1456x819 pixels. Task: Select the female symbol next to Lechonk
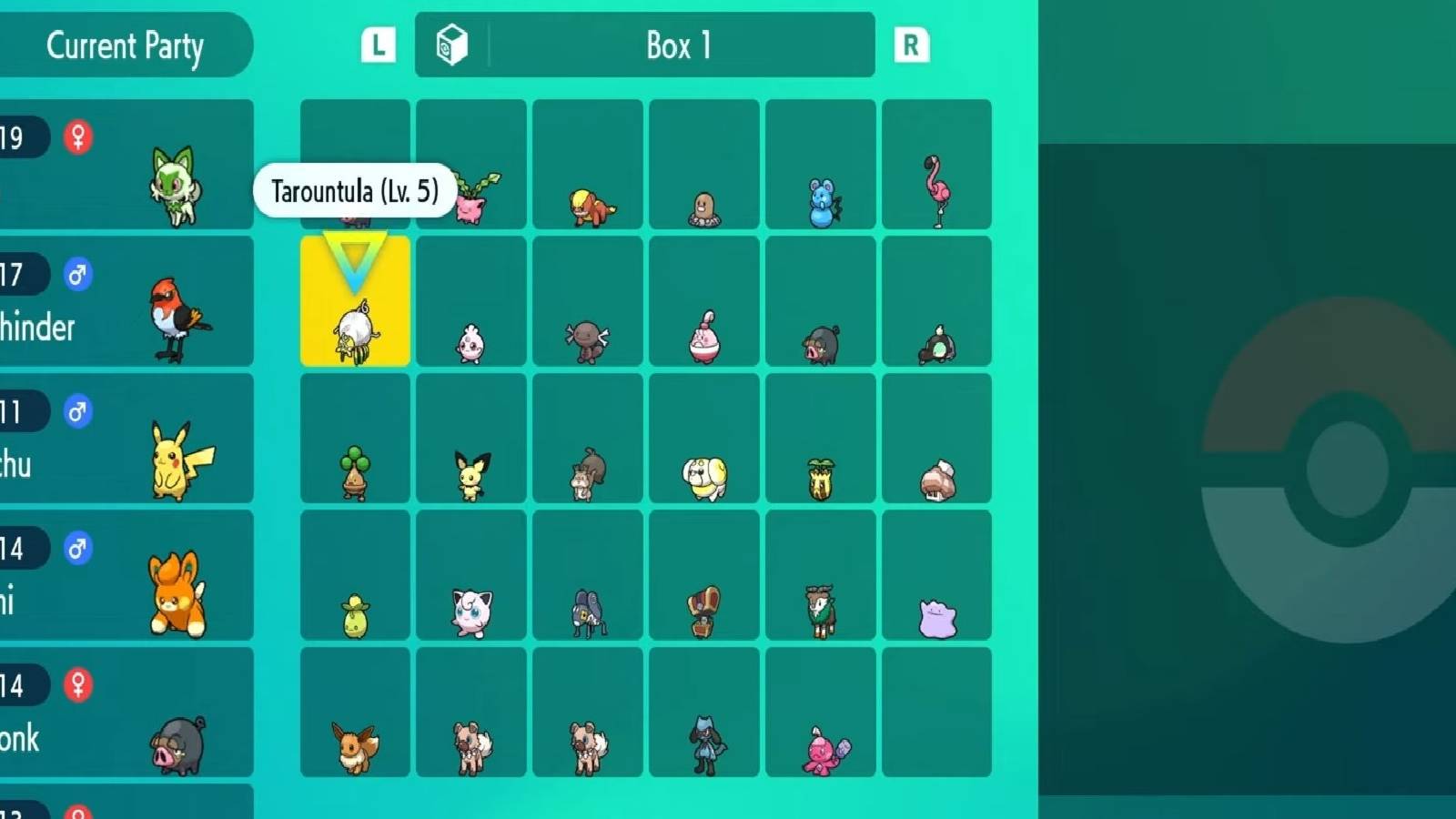(x=76, y=683)
